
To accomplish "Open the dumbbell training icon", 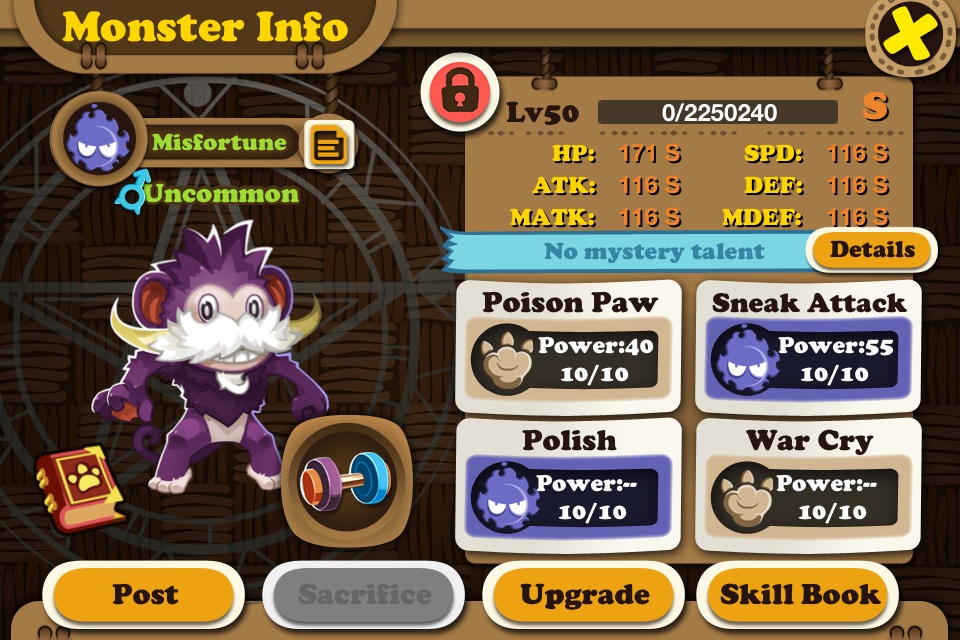I will pyautogui.click(x=343, y=478).
